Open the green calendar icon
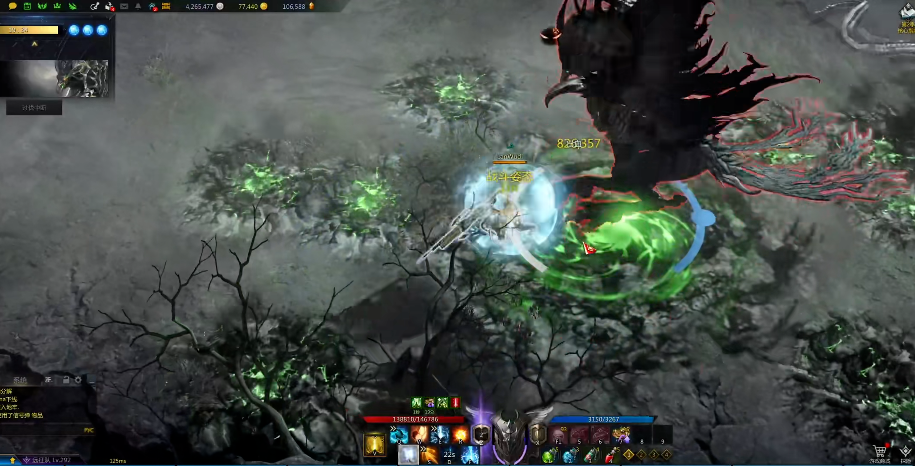Screen dimensions: 915x466 (26, 7)
